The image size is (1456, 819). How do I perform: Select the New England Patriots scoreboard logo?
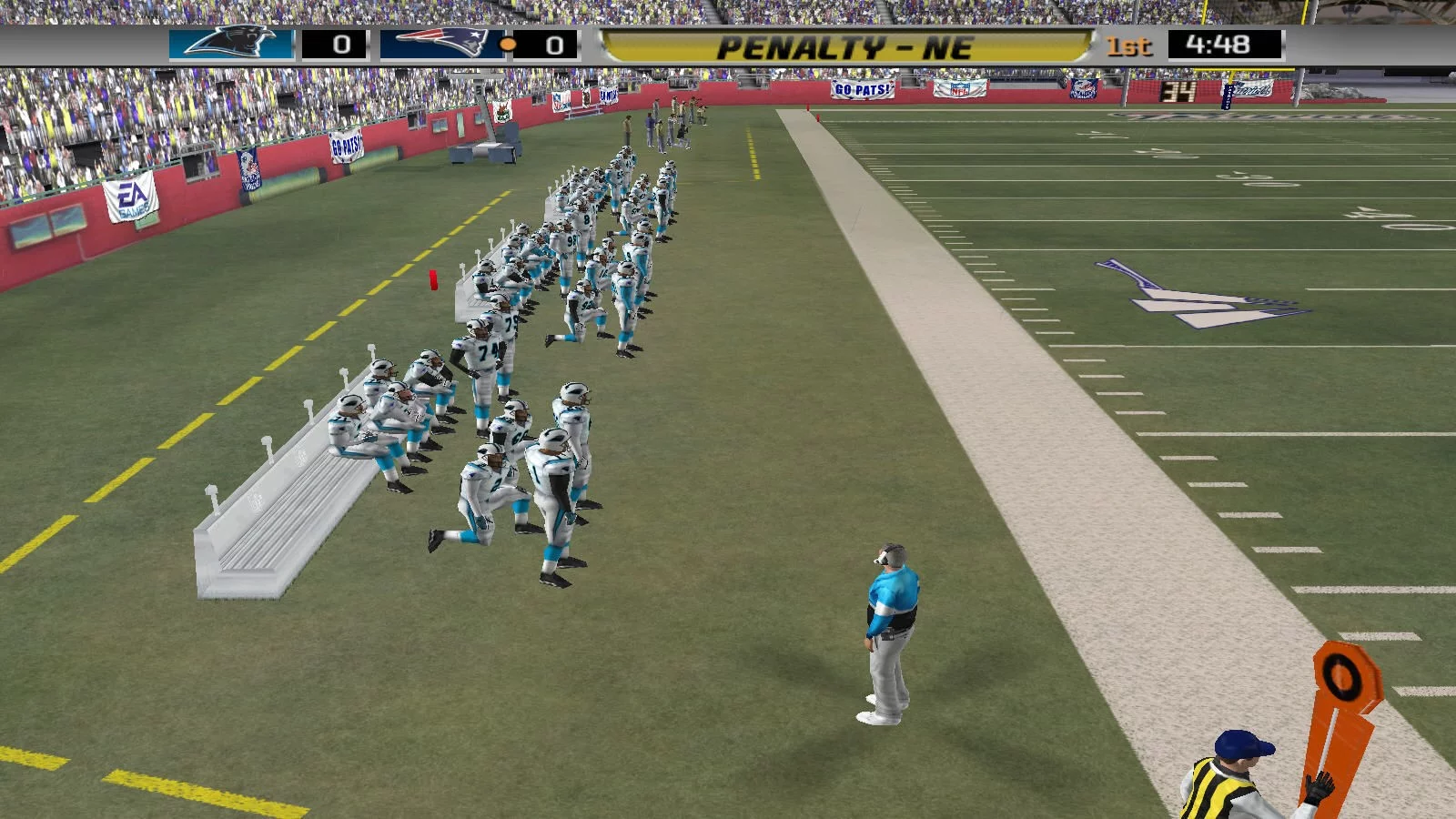click(440, 44)
